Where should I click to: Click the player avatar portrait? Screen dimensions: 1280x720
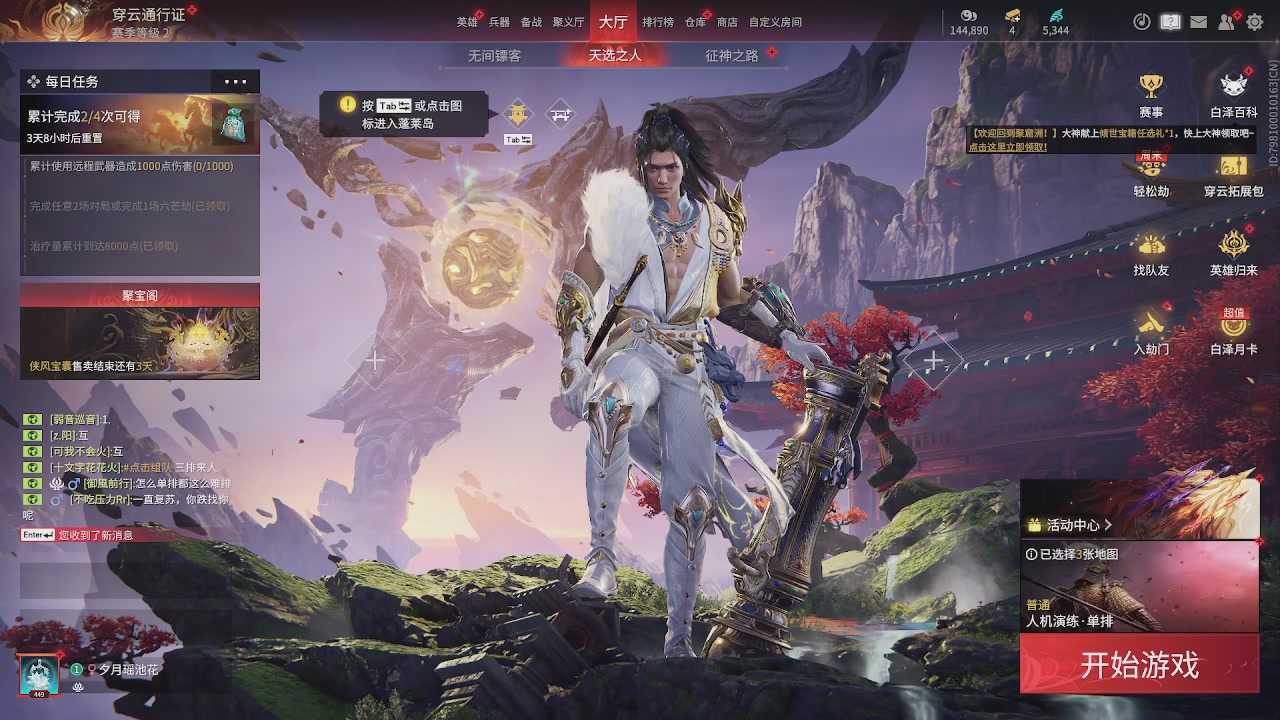39,674
